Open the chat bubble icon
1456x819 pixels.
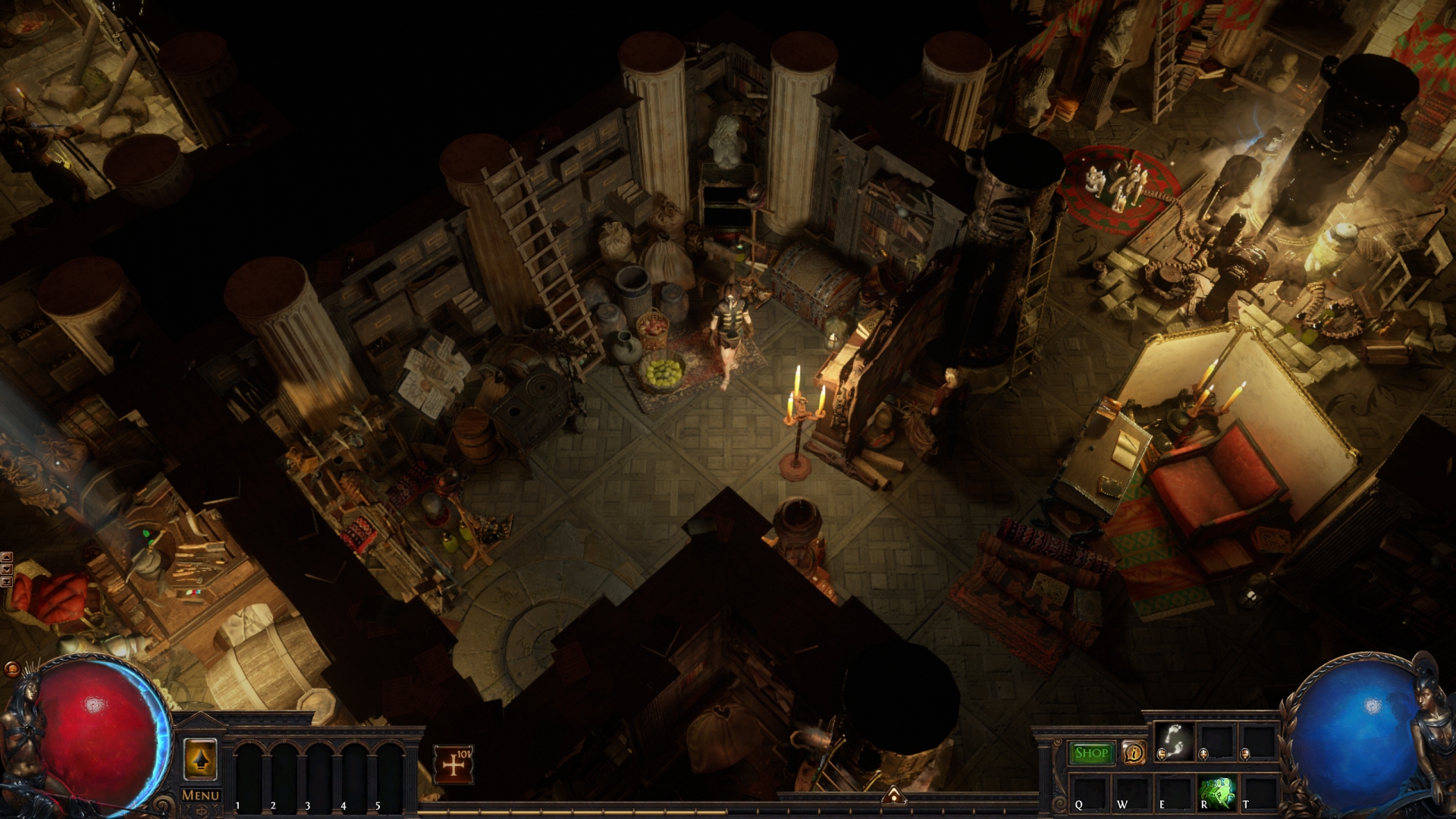tap(11, 669)
